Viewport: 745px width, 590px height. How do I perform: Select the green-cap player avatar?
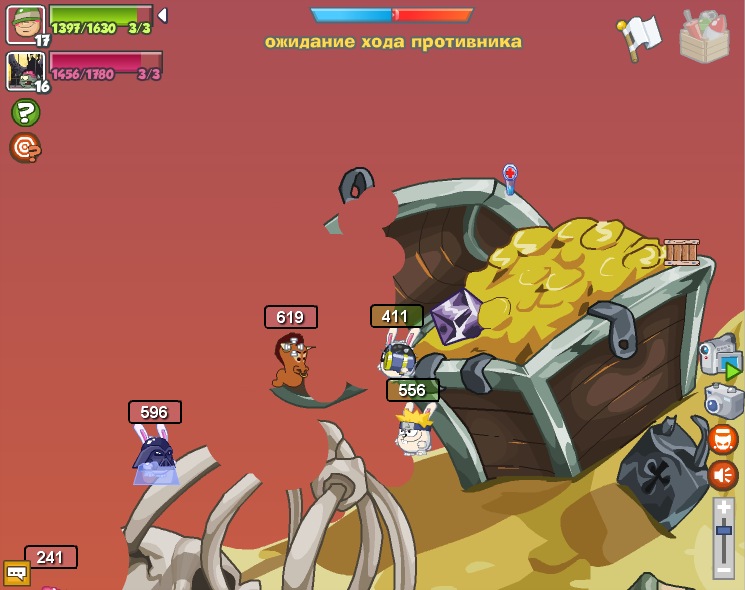coord(25,24)
